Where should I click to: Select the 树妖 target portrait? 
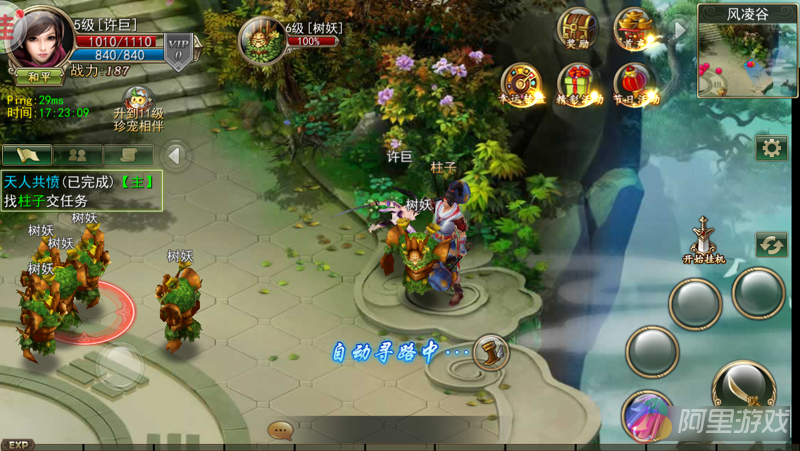click(x=258, y=40)
